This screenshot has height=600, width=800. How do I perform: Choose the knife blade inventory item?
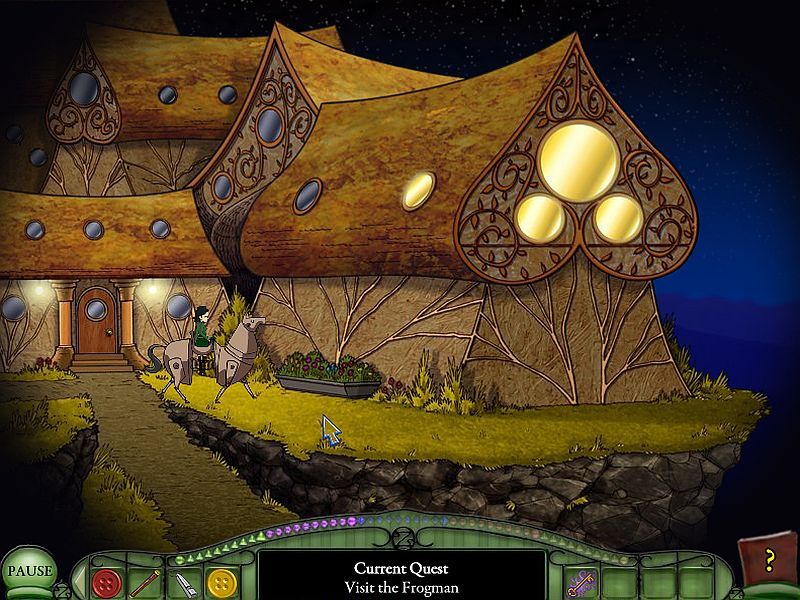[x=183, y=582]
